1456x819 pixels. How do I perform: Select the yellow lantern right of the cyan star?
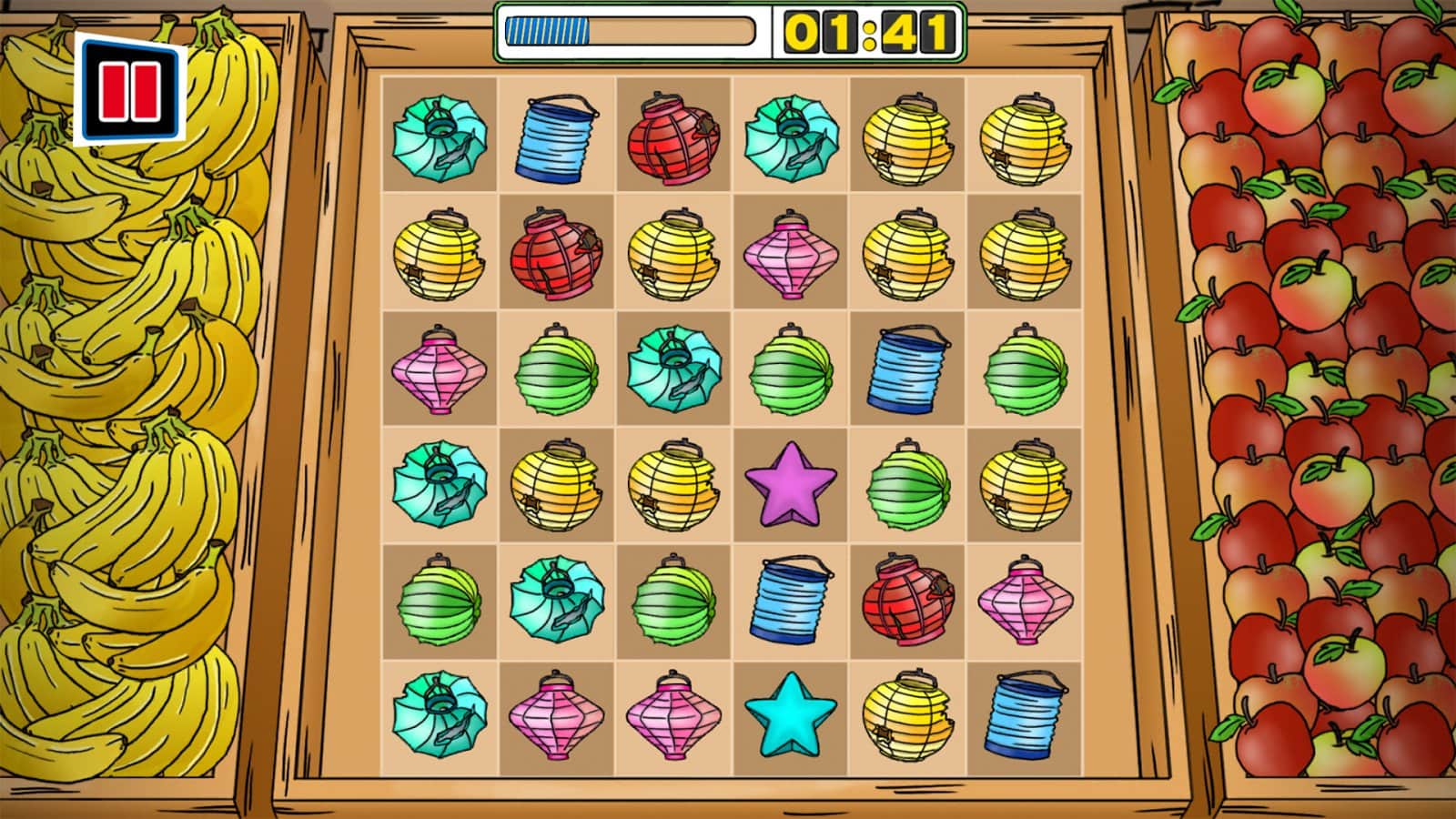908,715
